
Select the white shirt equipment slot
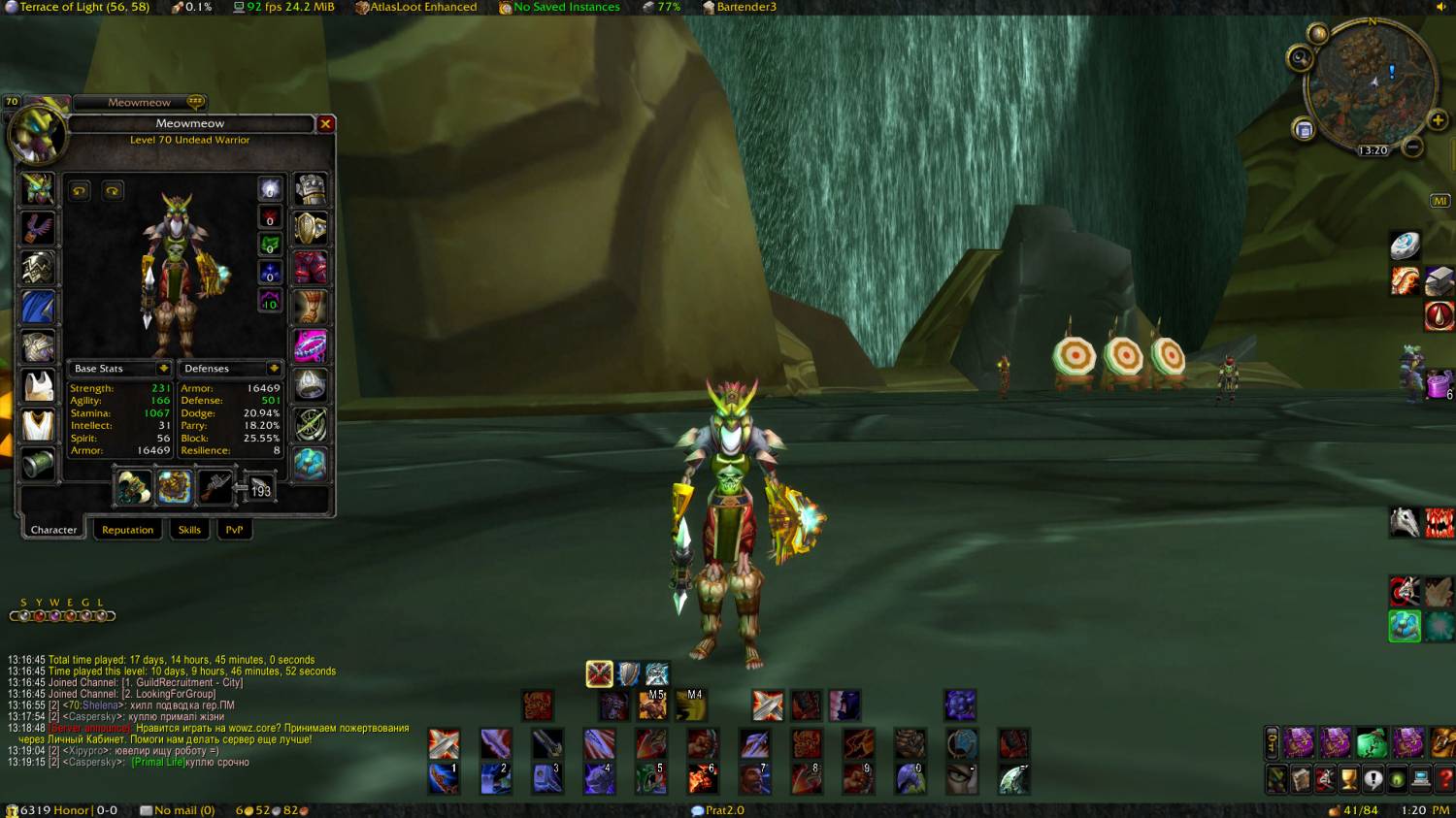[39, 385]
